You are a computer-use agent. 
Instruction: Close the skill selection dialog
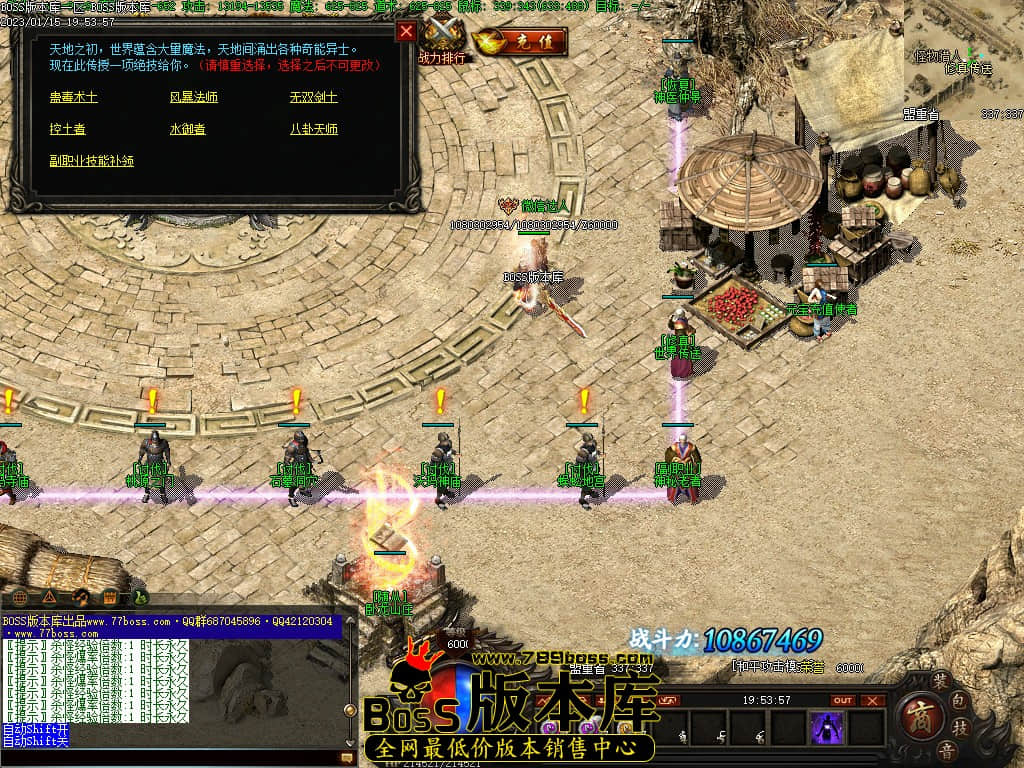(406, 31)
